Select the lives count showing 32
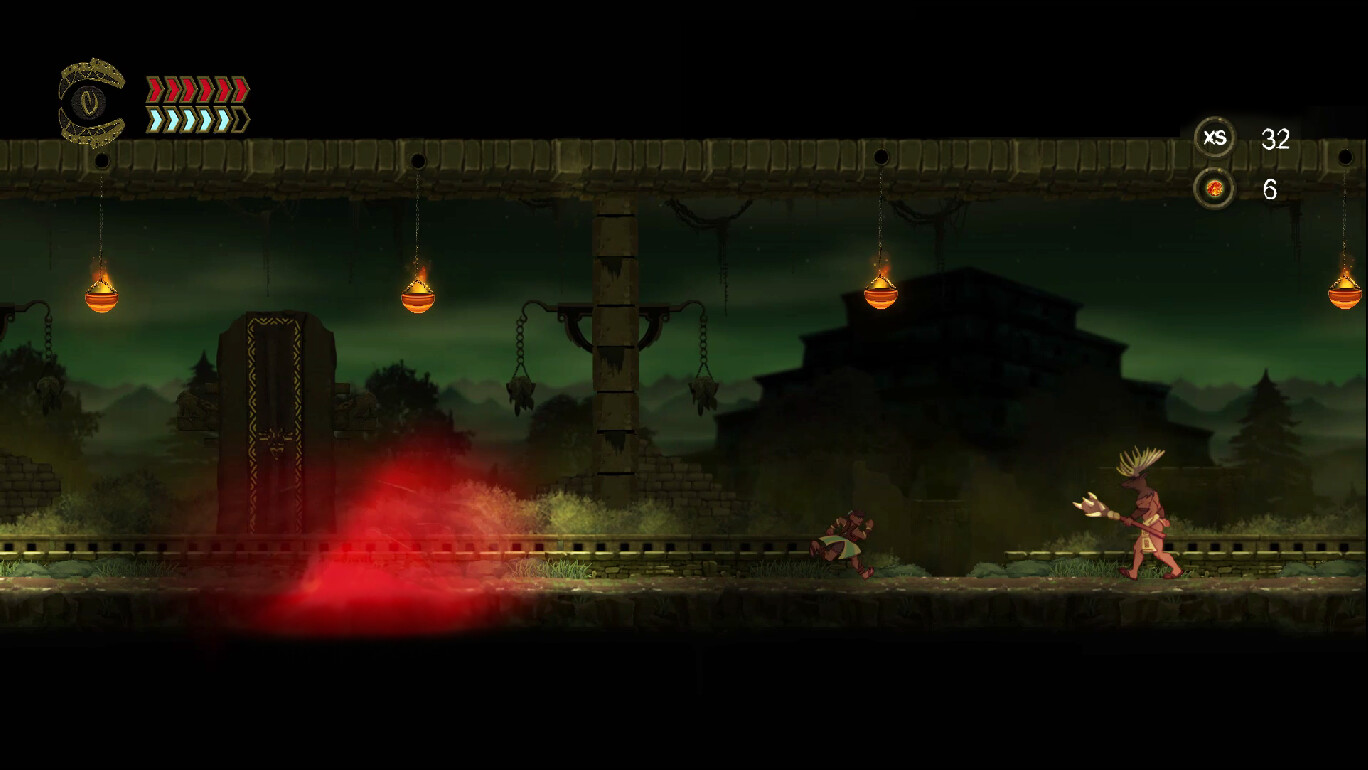 coord(1277,140)
